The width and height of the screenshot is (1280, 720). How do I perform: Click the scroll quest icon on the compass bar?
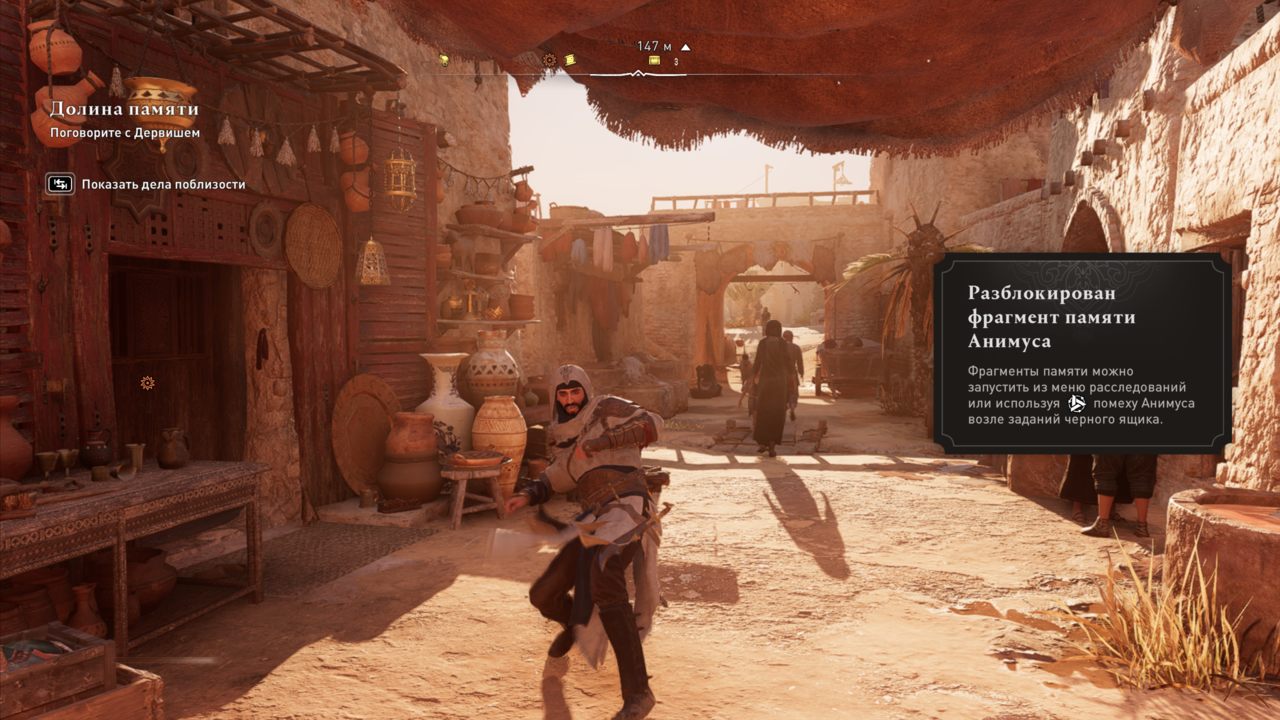(x=570, y=60)
